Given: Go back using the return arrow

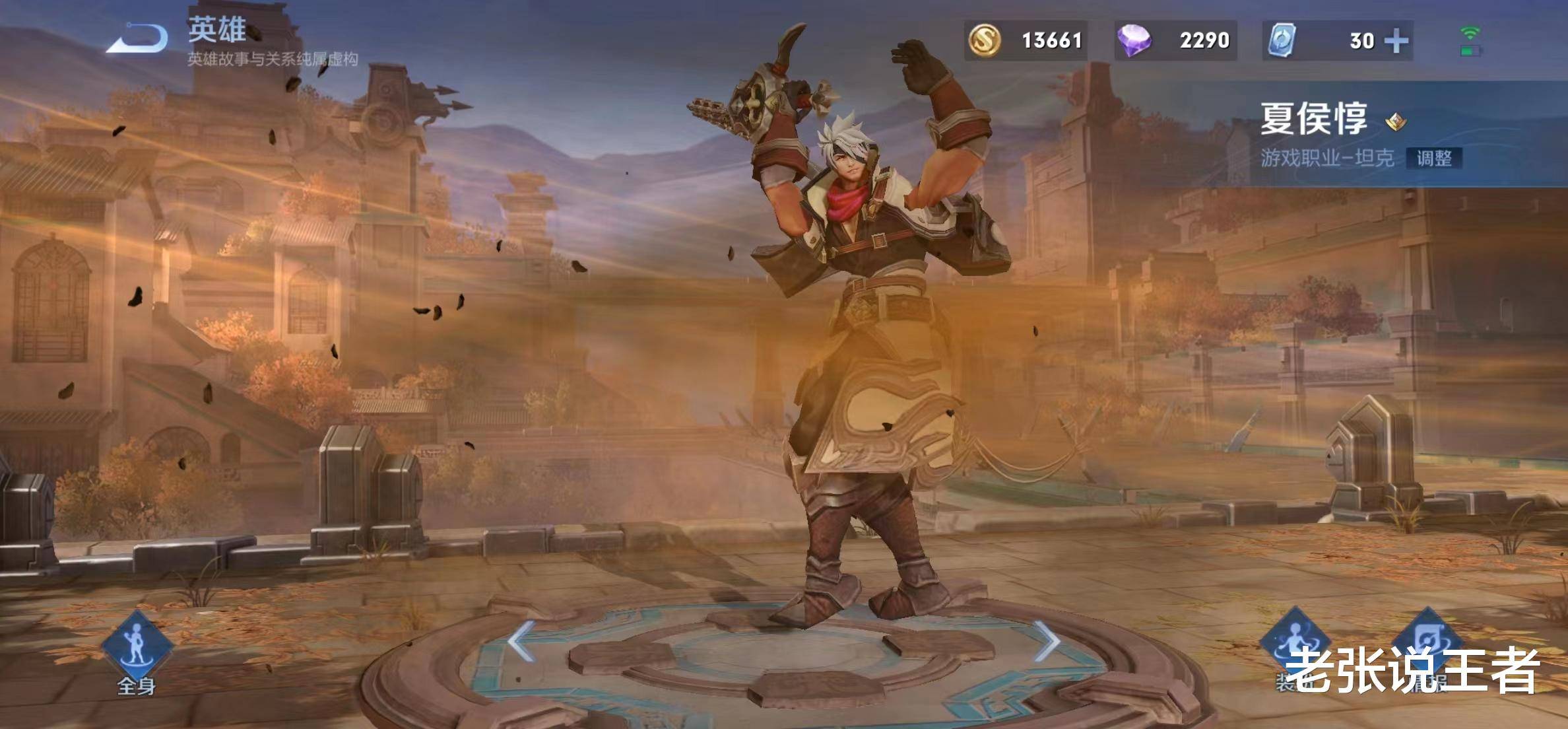Looking at the screenshot, I should 137,38.
